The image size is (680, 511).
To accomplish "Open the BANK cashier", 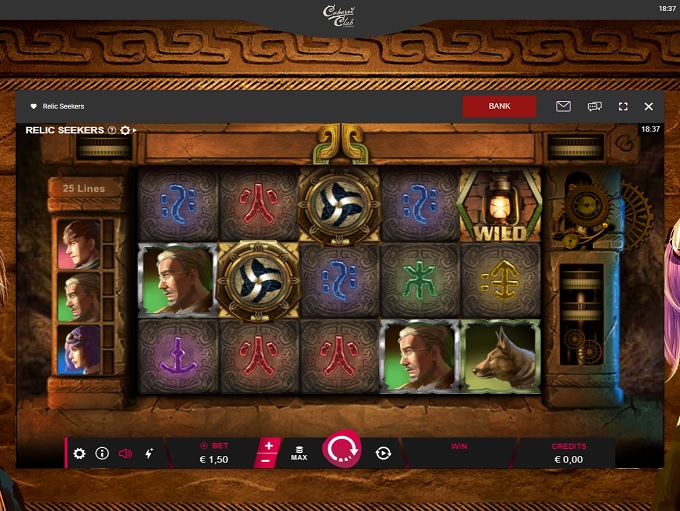I will click(x=499, y=106).
